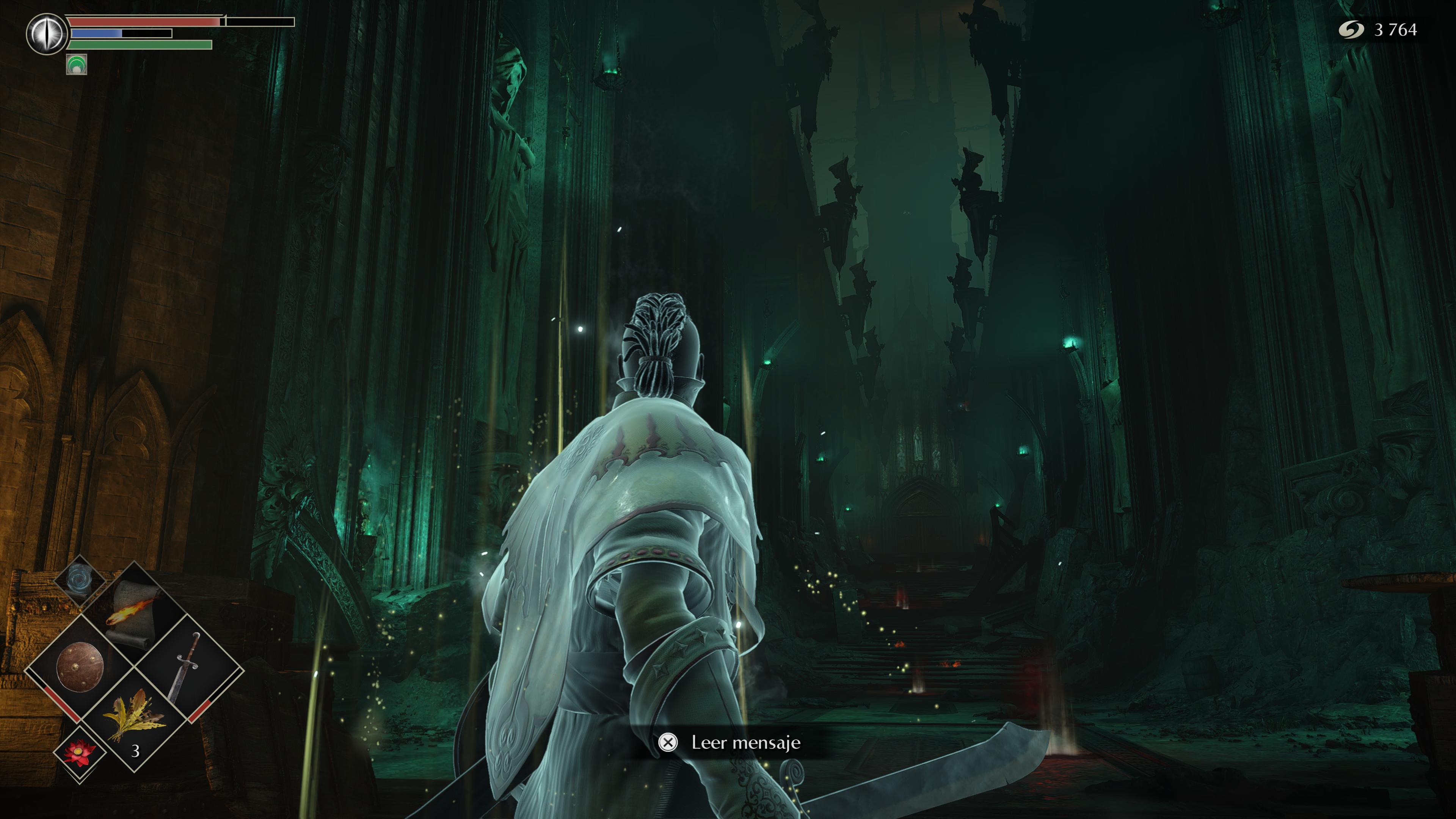This screenshot has height=819, width=1456.
Task: Select the red flower quickslot icon
Action: click(80, 753)
